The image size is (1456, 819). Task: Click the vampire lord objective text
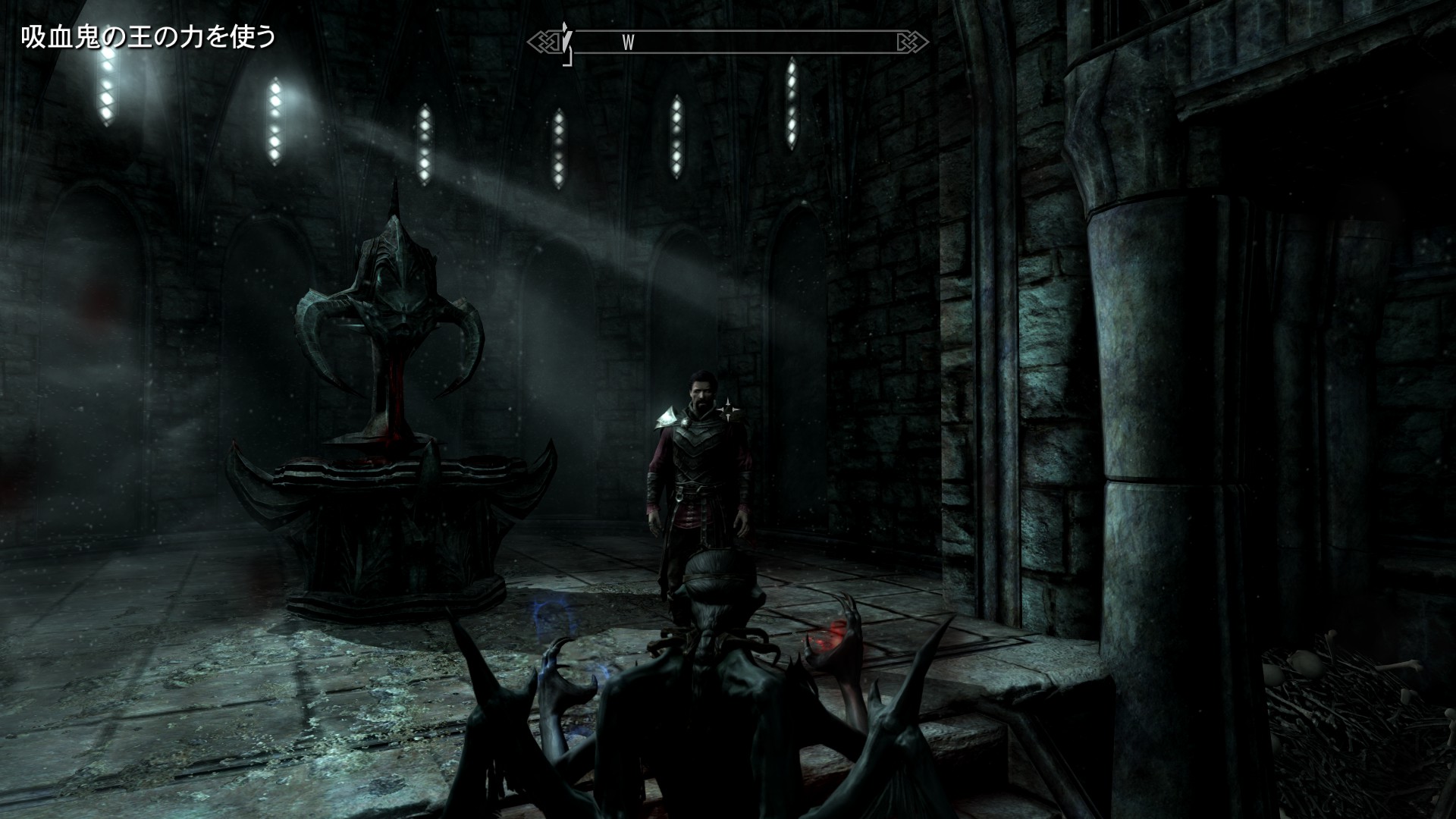pos(148,38)
